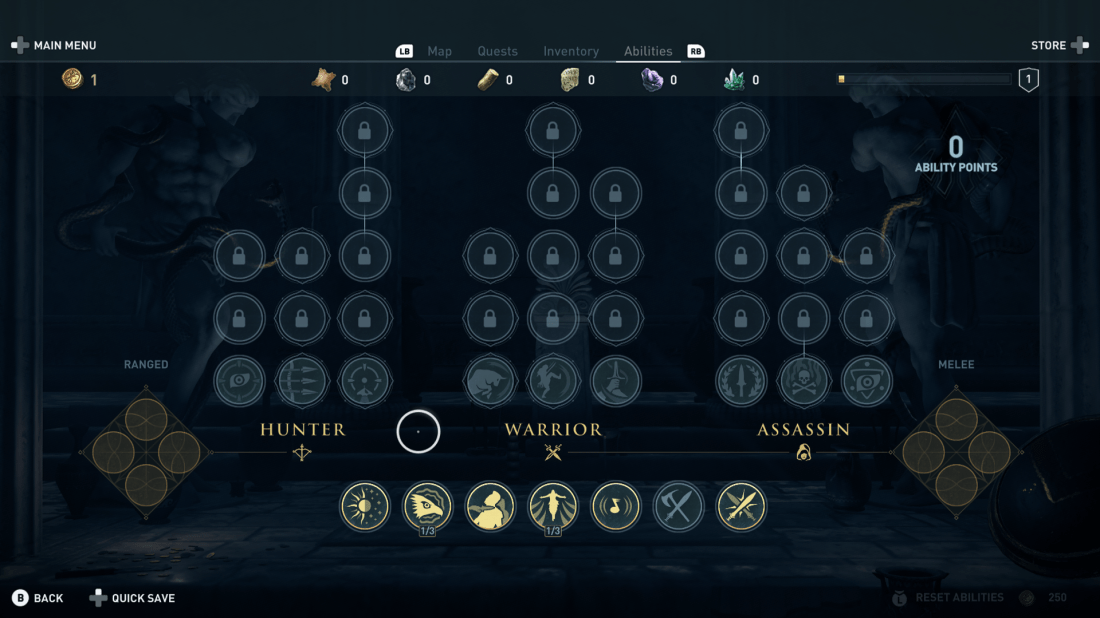Choose the triple-arrow Multi-Shot ability

[302, 381]
